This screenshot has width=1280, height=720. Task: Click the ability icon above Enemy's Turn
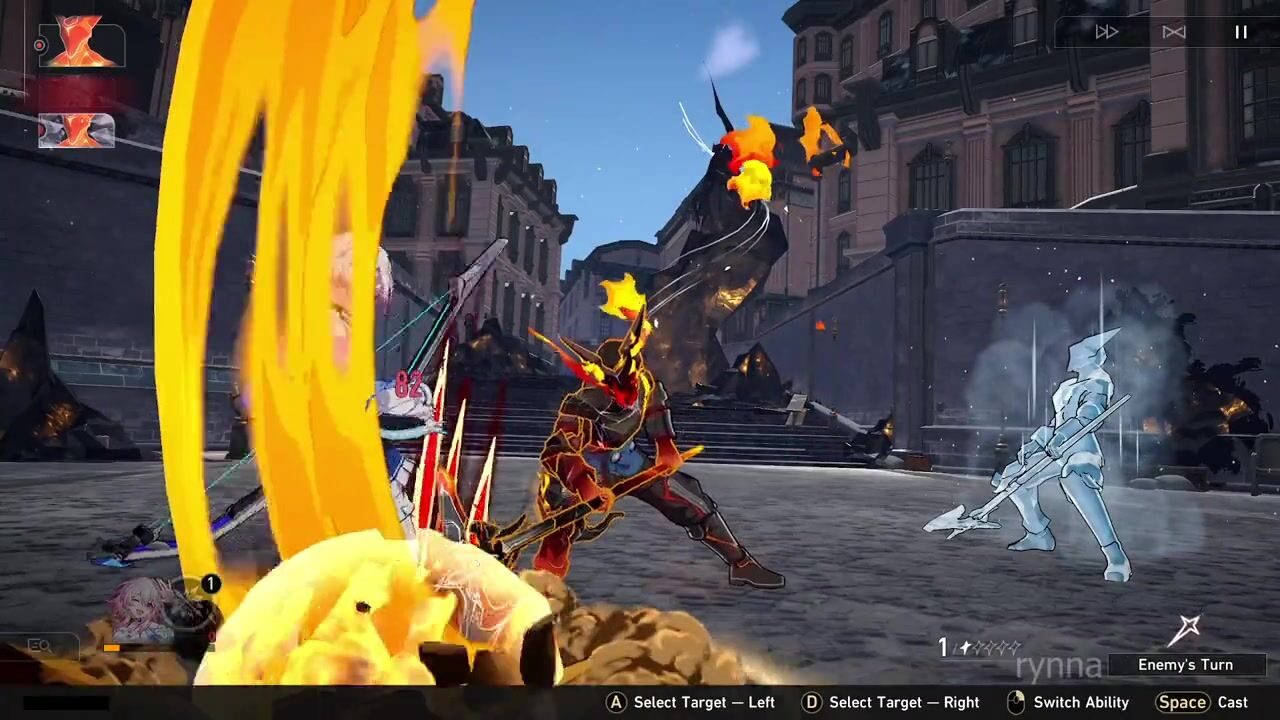click(1187, 630)
